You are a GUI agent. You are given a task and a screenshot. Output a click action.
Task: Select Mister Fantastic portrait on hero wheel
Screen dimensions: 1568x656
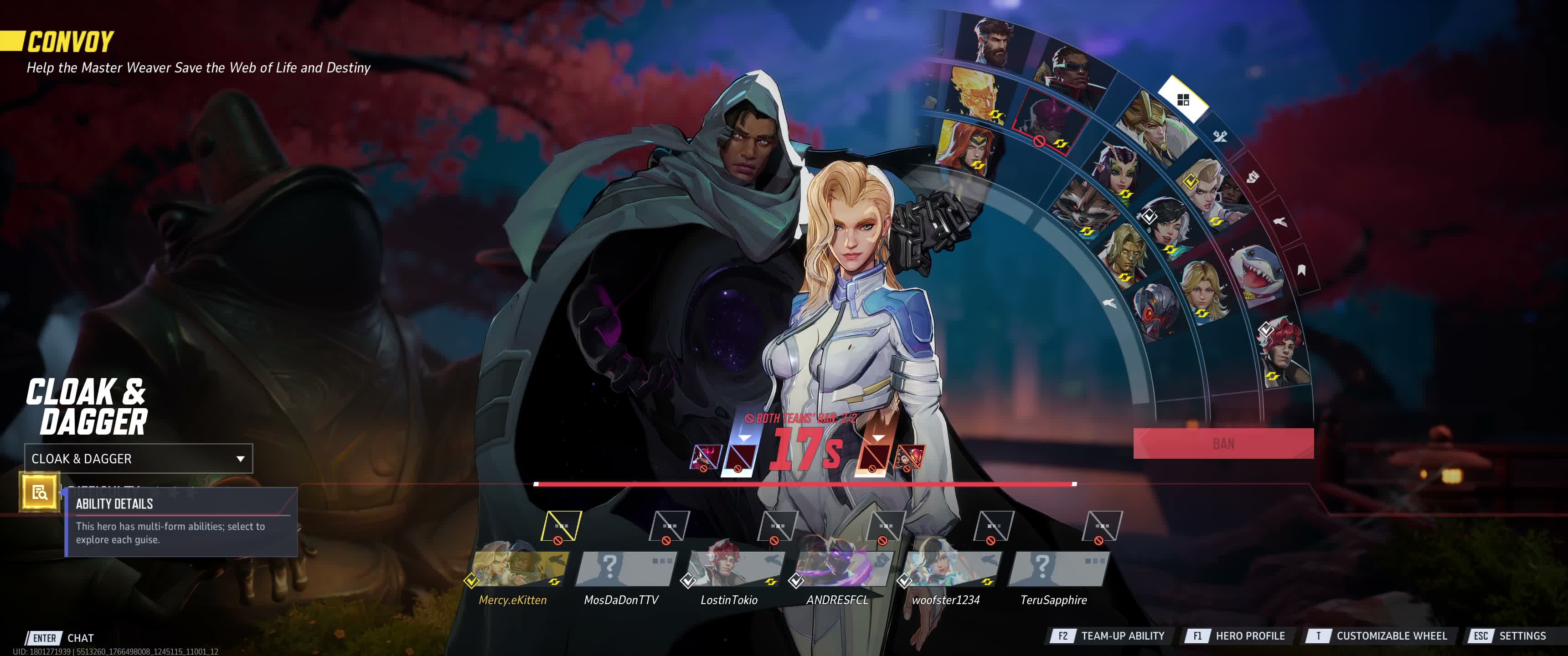(x=994, y=42)
